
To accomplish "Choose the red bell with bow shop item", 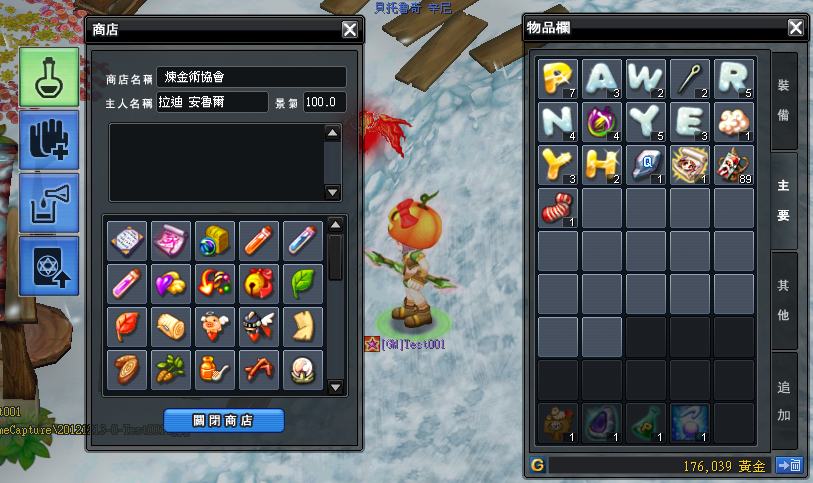I will [x=257, y=283].
